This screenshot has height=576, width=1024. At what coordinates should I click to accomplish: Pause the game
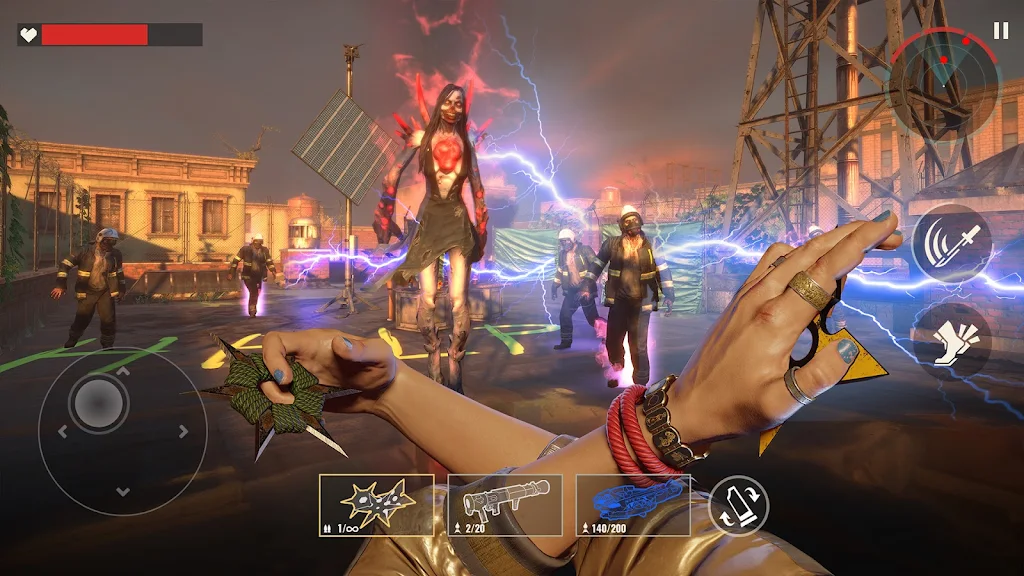coord(1000,31)
